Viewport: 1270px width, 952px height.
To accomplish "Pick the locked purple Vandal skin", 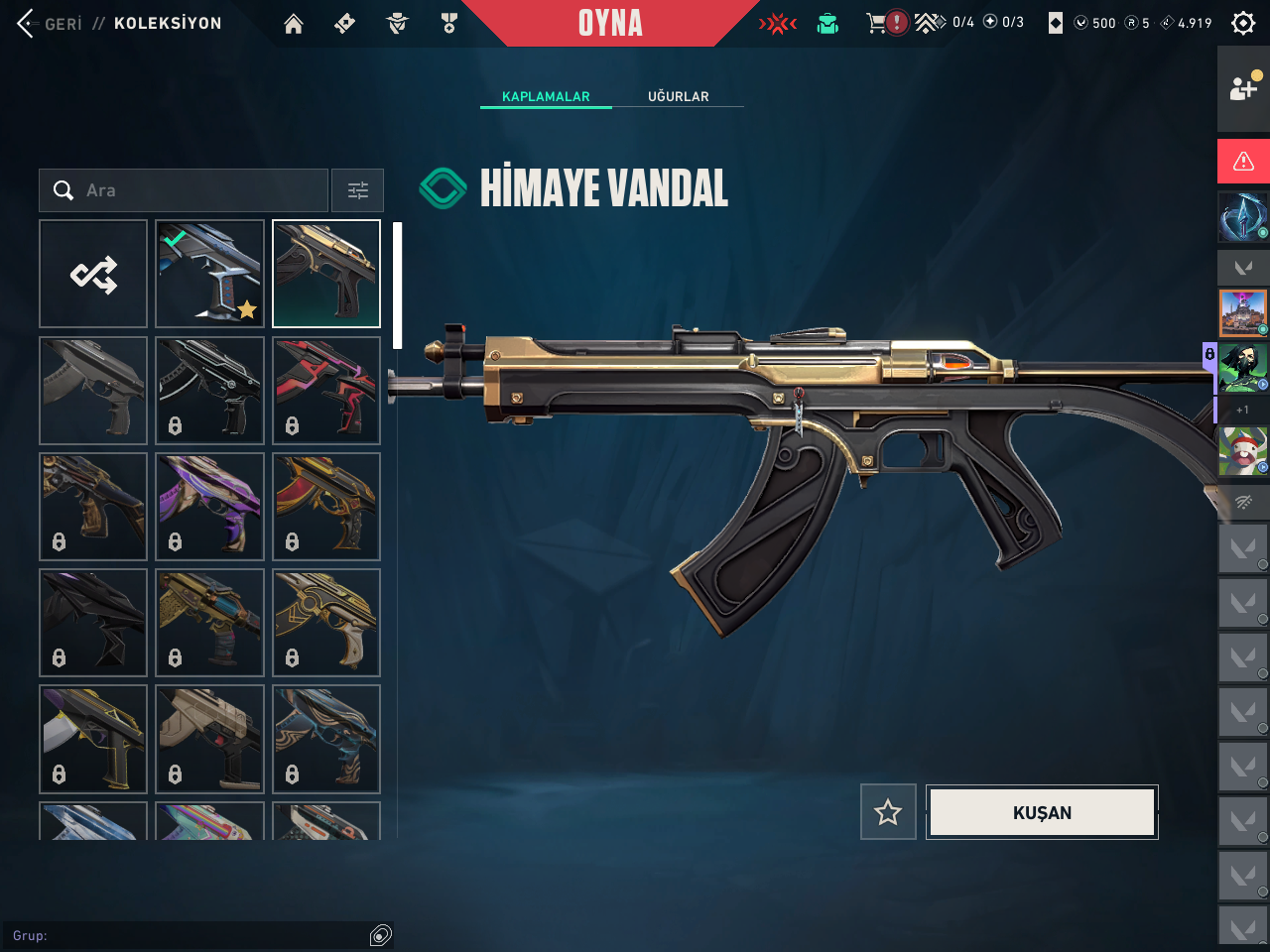I will click(x=209, y=507).
